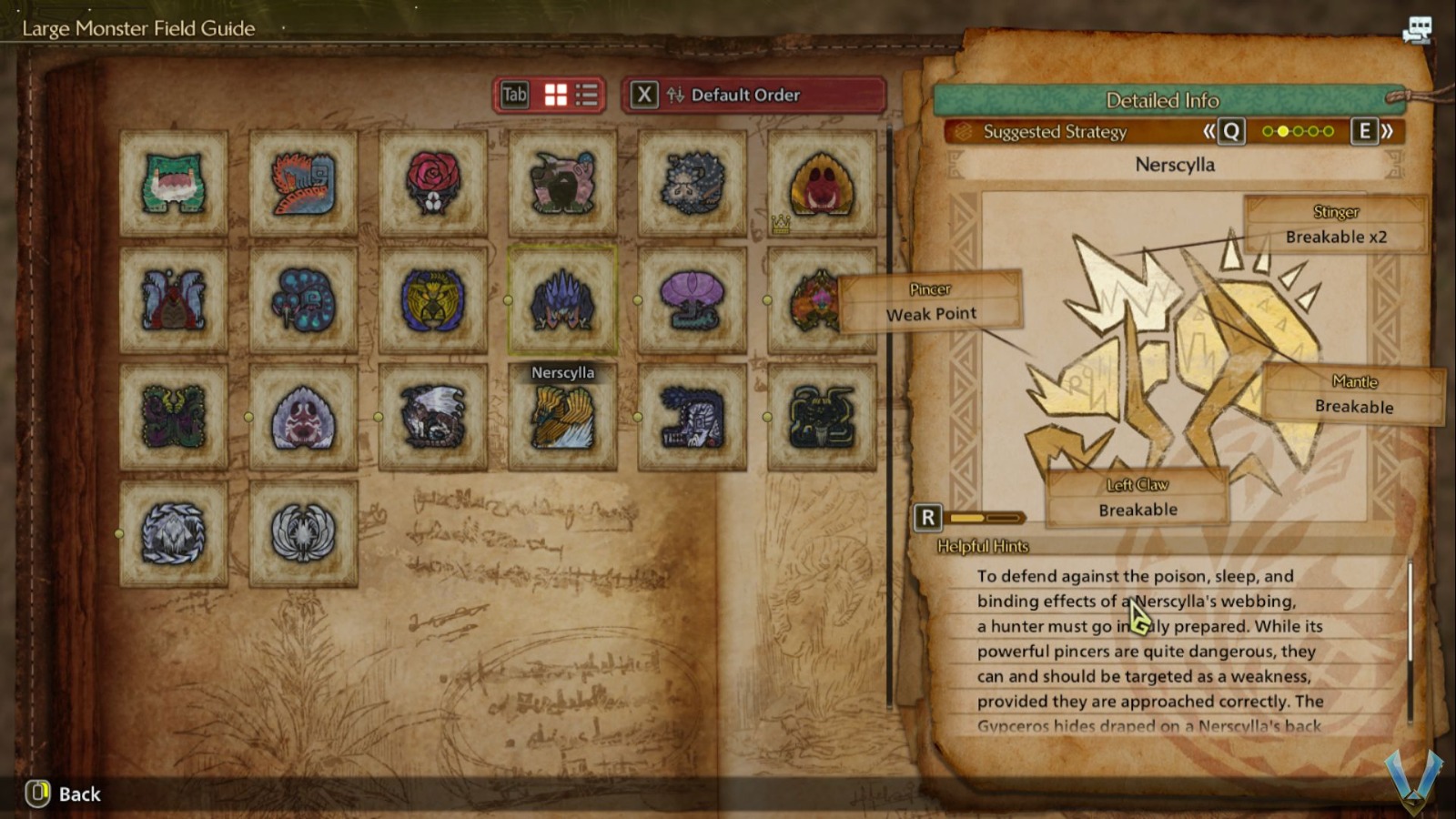Screen dimensions: 1456x819
Task: Choose the silver spiral wreath monster tile
Action: (173, 533)
